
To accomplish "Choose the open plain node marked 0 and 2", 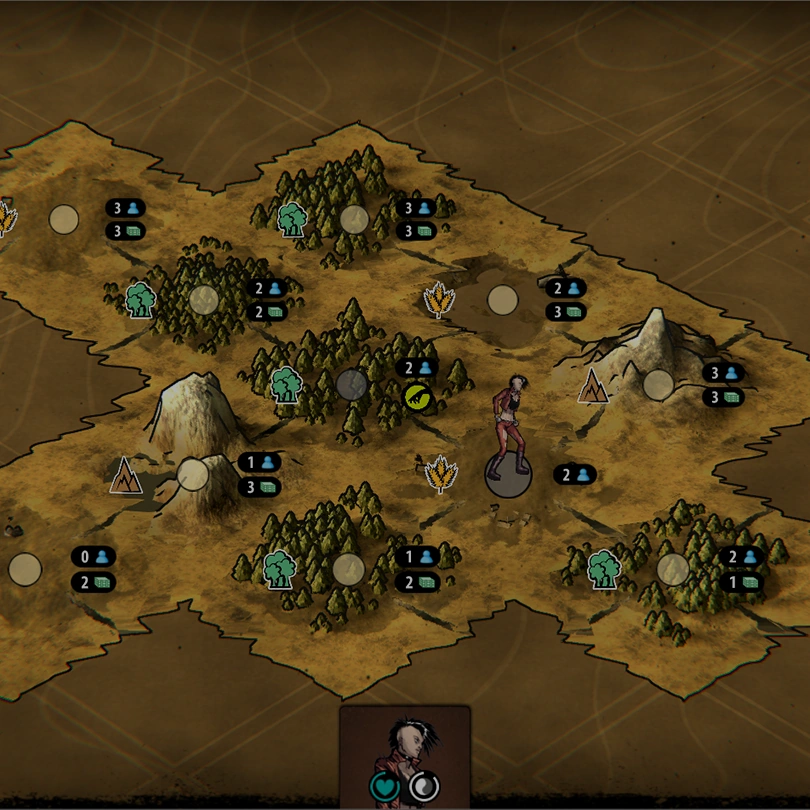I will (x=25, y=569).
